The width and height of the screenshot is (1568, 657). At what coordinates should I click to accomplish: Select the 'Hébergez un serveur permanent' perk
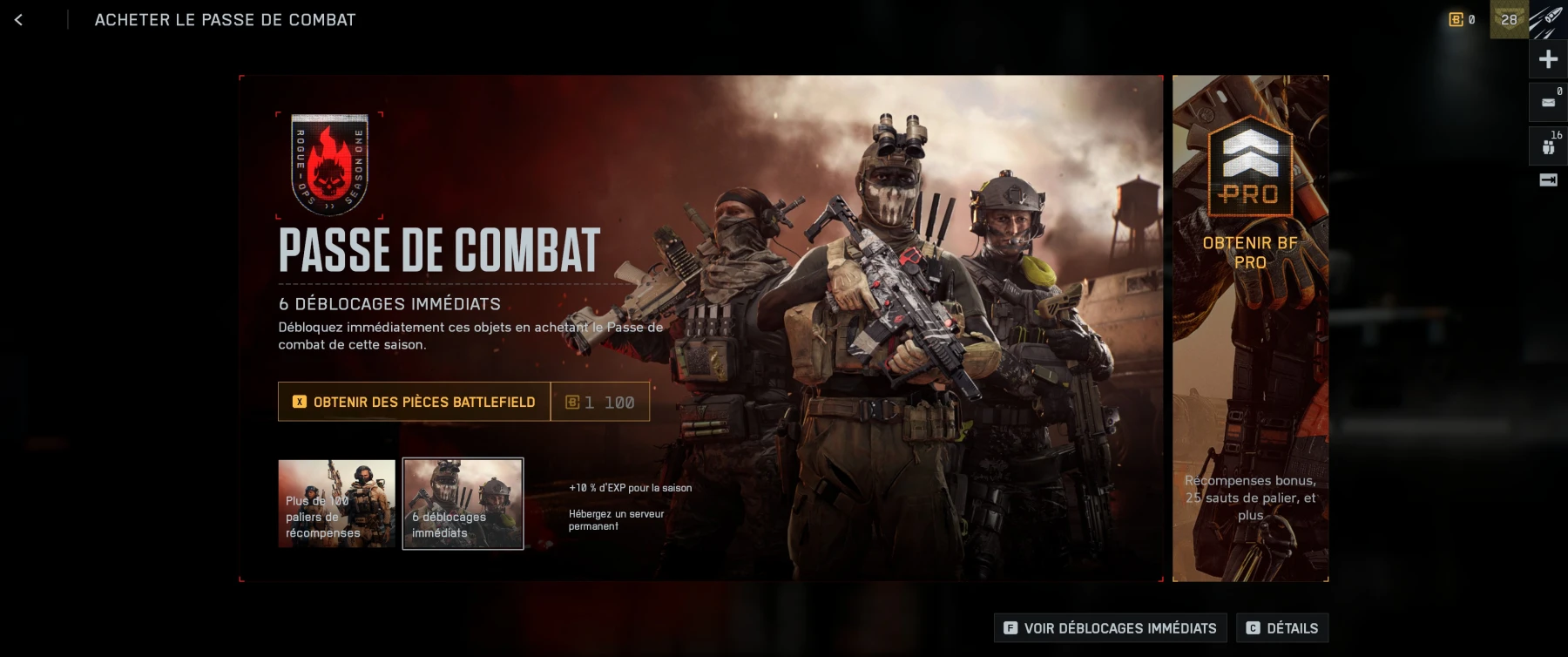coord(616,520)
